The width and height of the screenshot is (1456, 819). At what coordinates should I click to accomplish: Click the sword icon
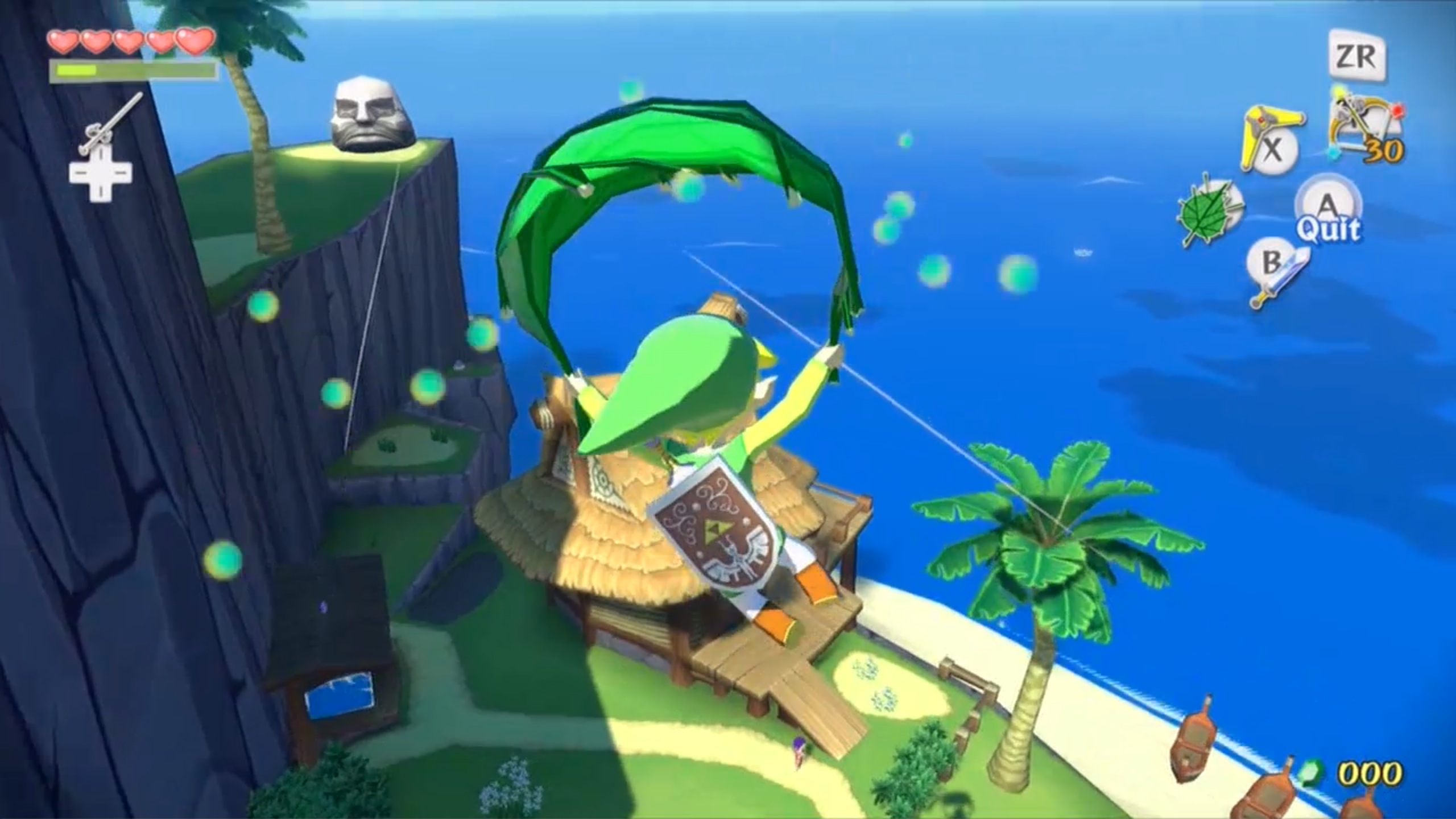(x=1279, y=280)
